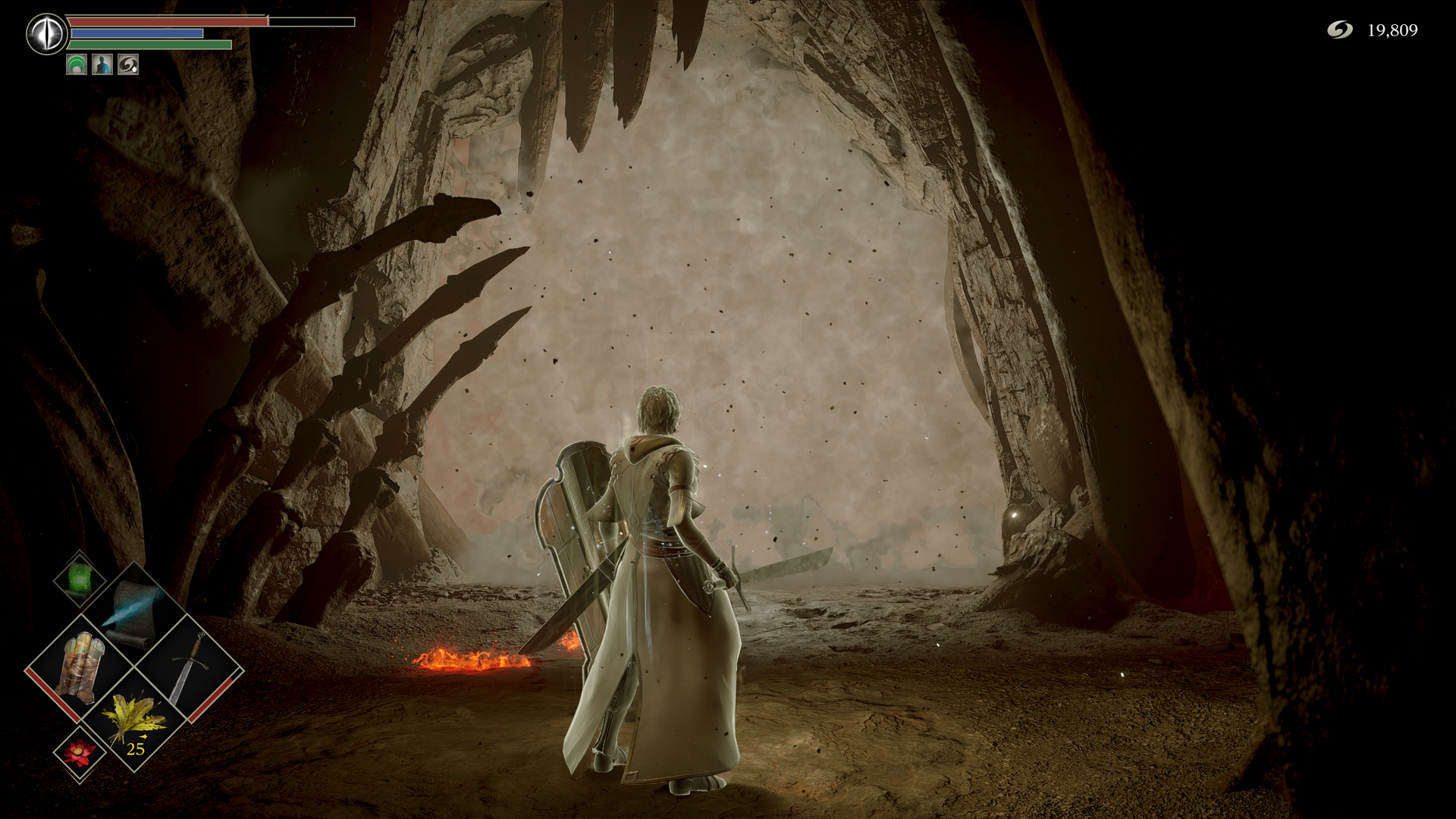Image resolution: width=1456 pixels, height=819 pixels.
Task: Use the yellow grass item slot
Action: [x=135, y=722]
